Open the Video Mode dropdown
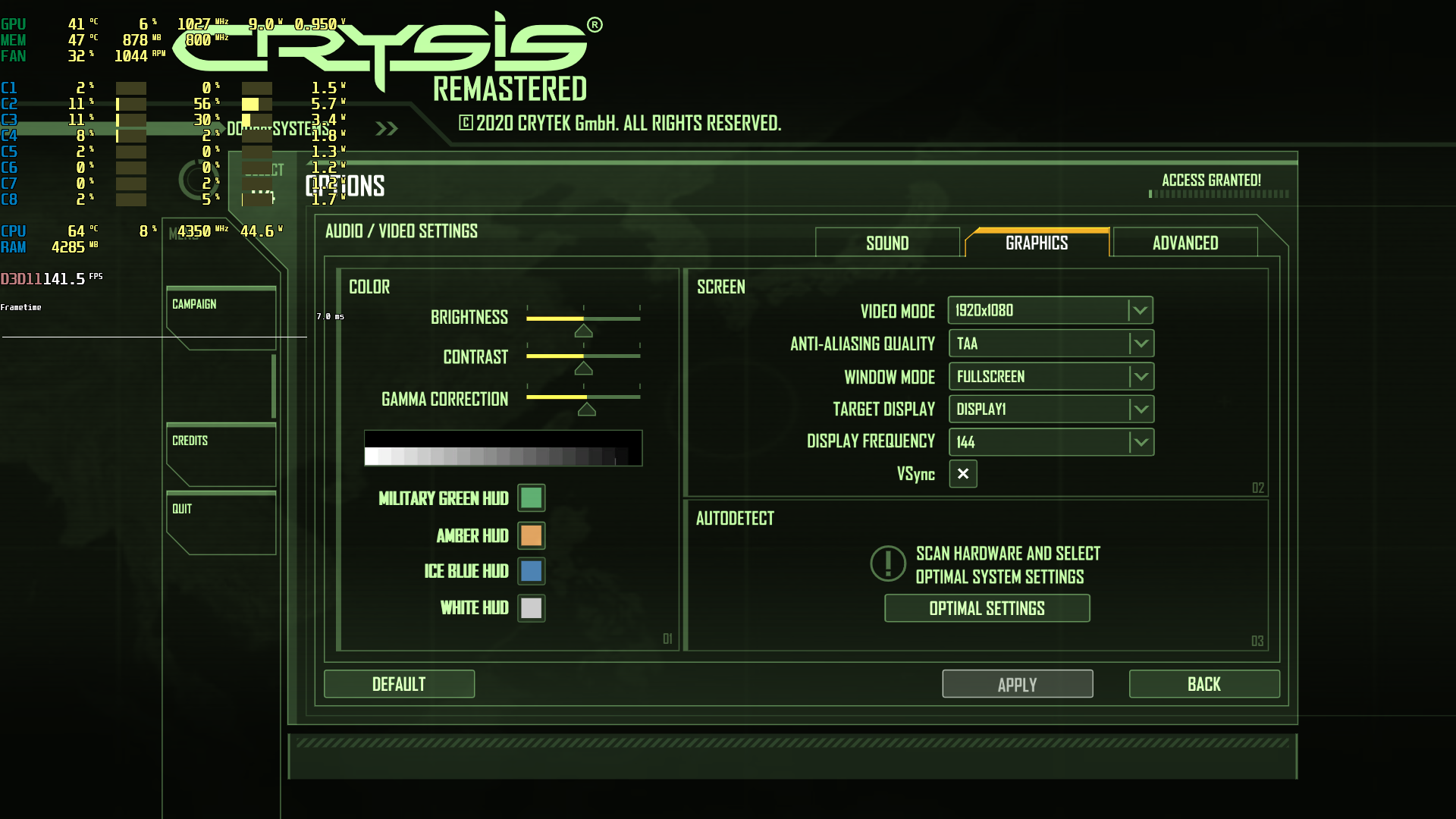The height and width of the screenshot is (819, 1456). point(1050,310)
